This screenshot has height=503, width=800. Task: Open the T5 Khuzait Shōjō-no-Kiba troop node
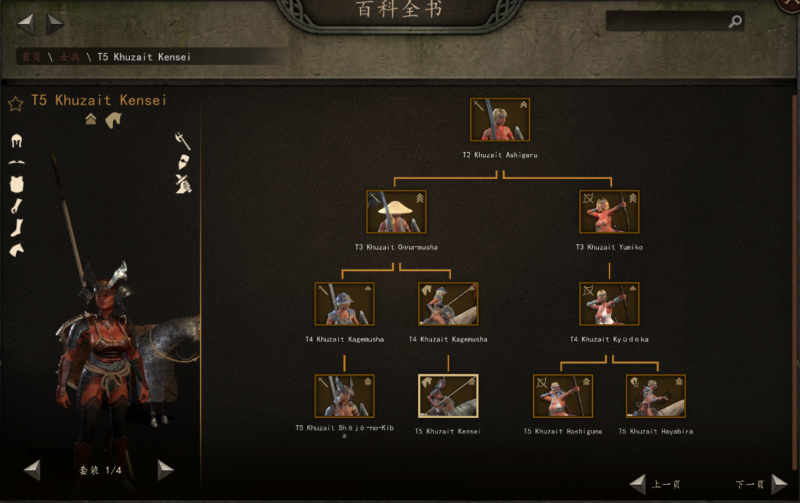[344, 396]
